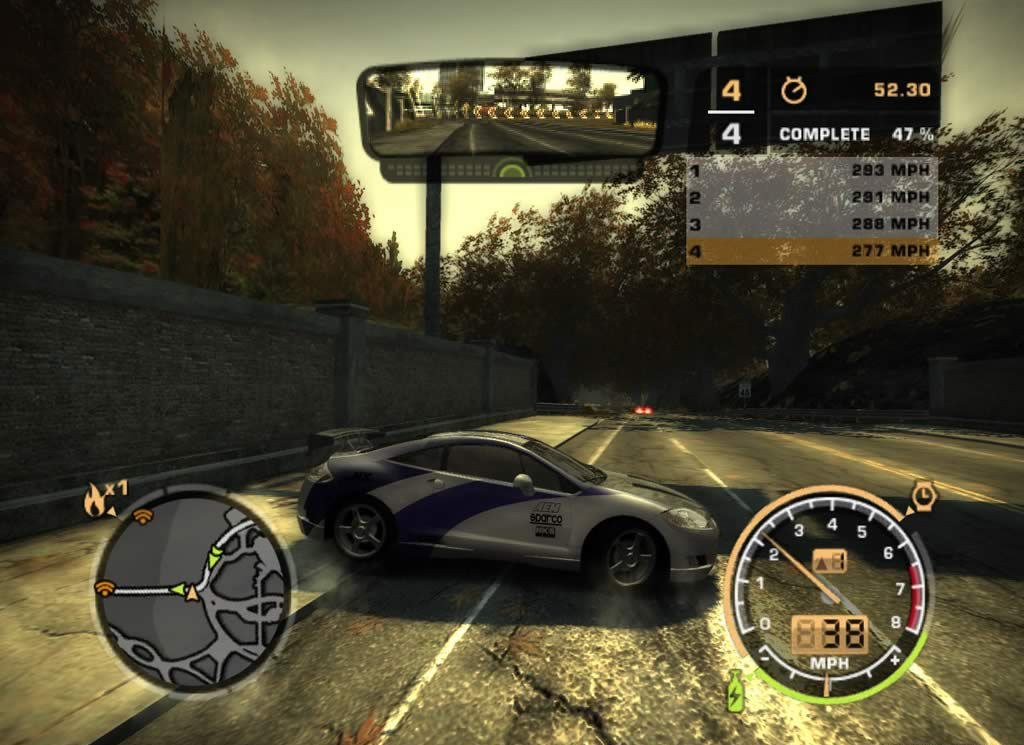
Task: Pick the 288 MPH leaderboard row
Action: [812, 224]
